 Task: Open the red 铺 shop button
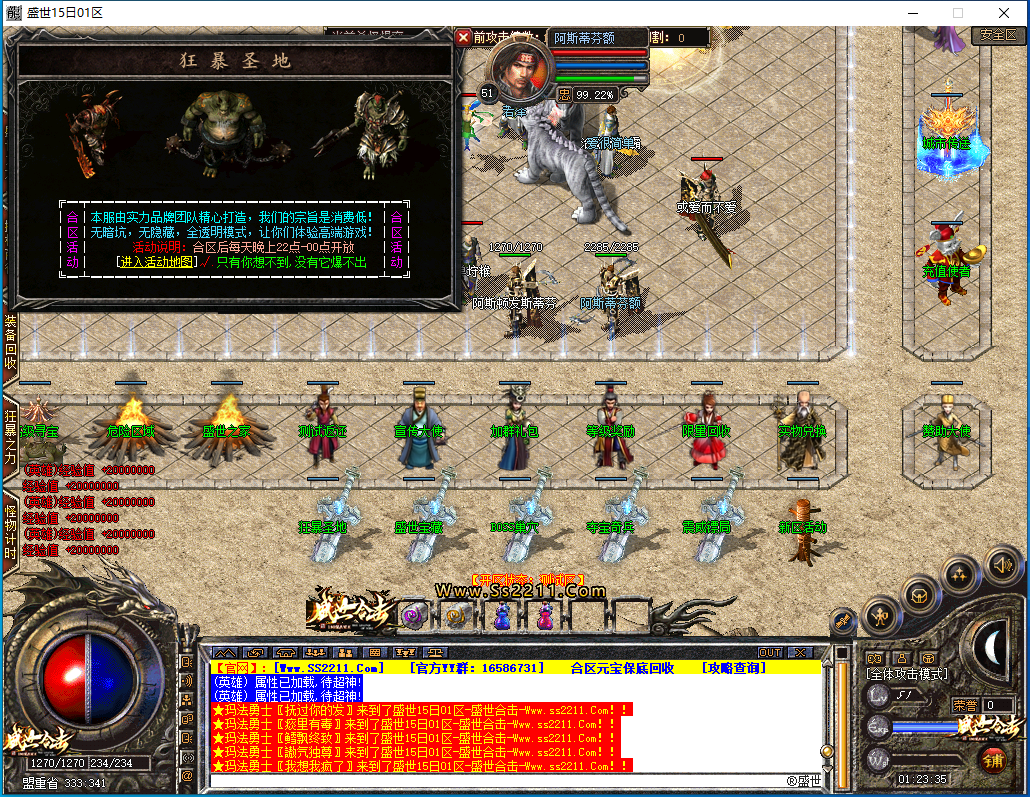point(991,759)
